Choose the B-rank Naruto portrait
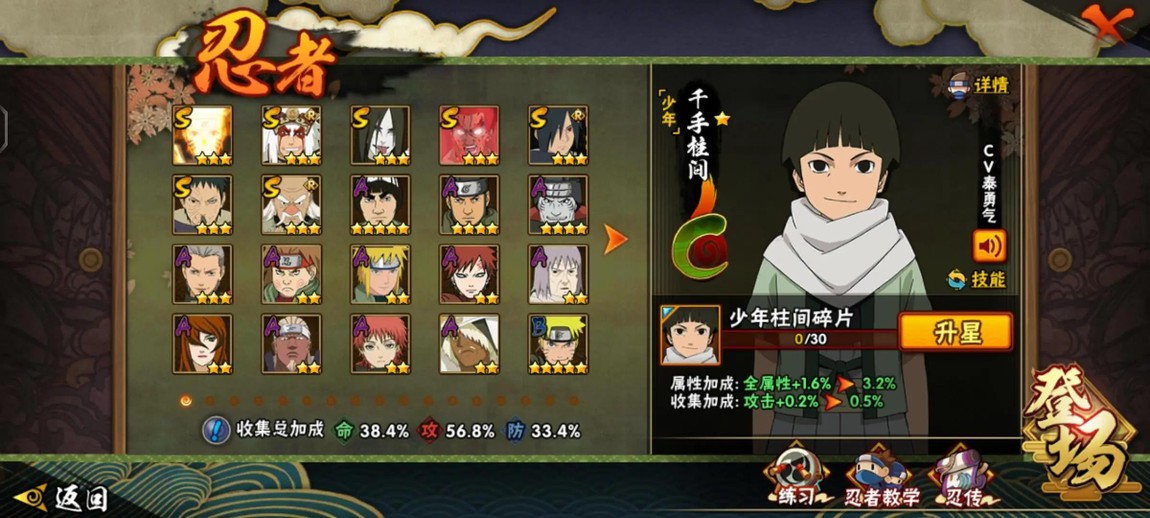The width and height of the screenshot is (1150, 518). [x=558, y=344]
